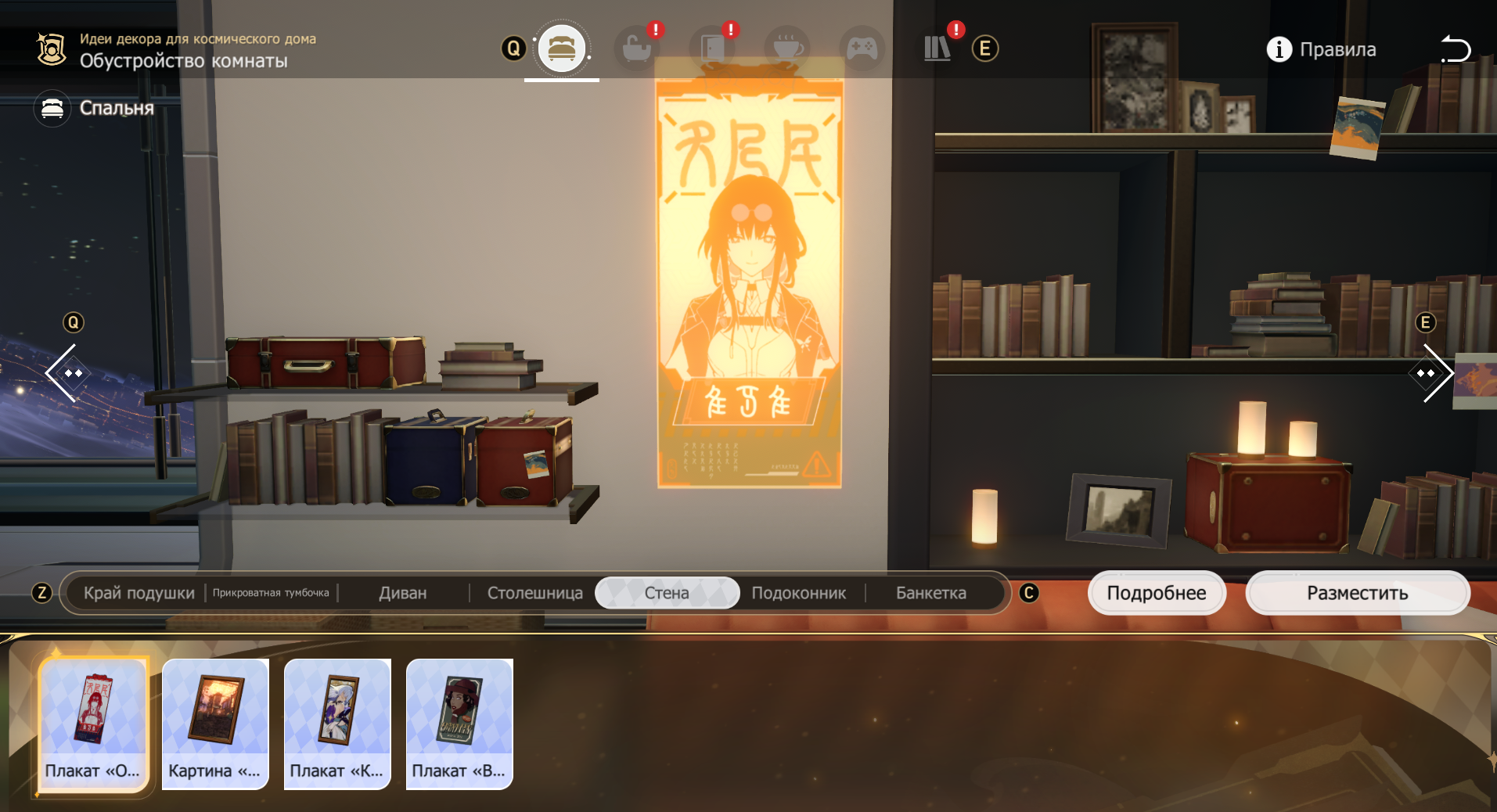Image resolution: width=1497 pixels, height=812 pixels.
Task: Select the Картина framed painting item
Action: tap(215, 724)
